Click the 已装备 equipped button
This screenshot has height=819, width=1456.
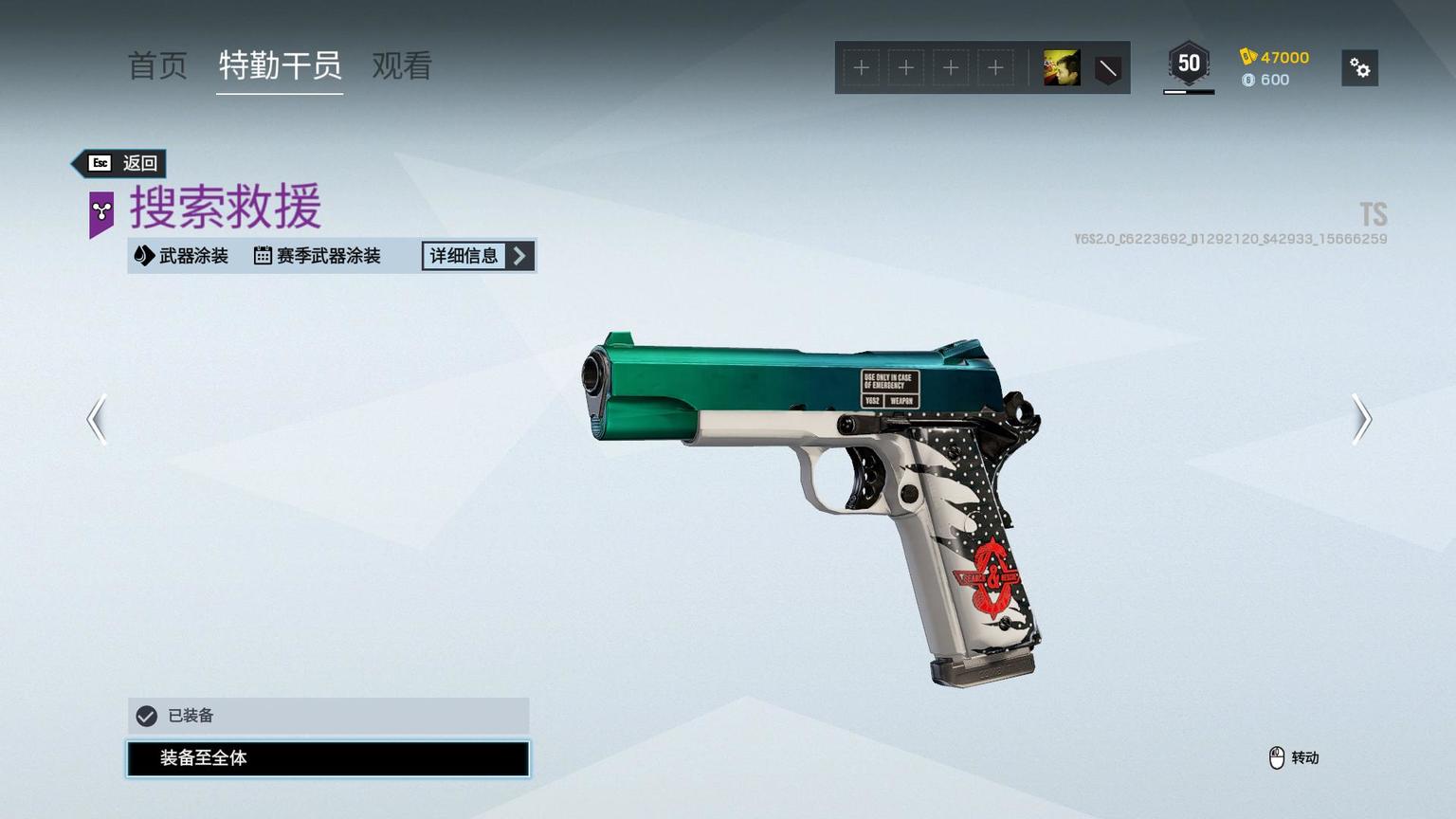[x=328, y=716]
